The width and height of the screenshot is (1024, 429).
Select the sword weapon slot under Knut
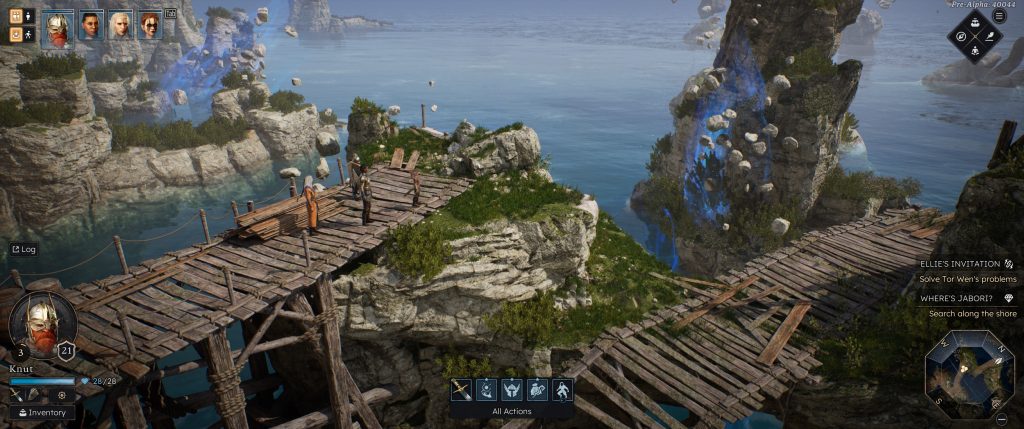17,395
